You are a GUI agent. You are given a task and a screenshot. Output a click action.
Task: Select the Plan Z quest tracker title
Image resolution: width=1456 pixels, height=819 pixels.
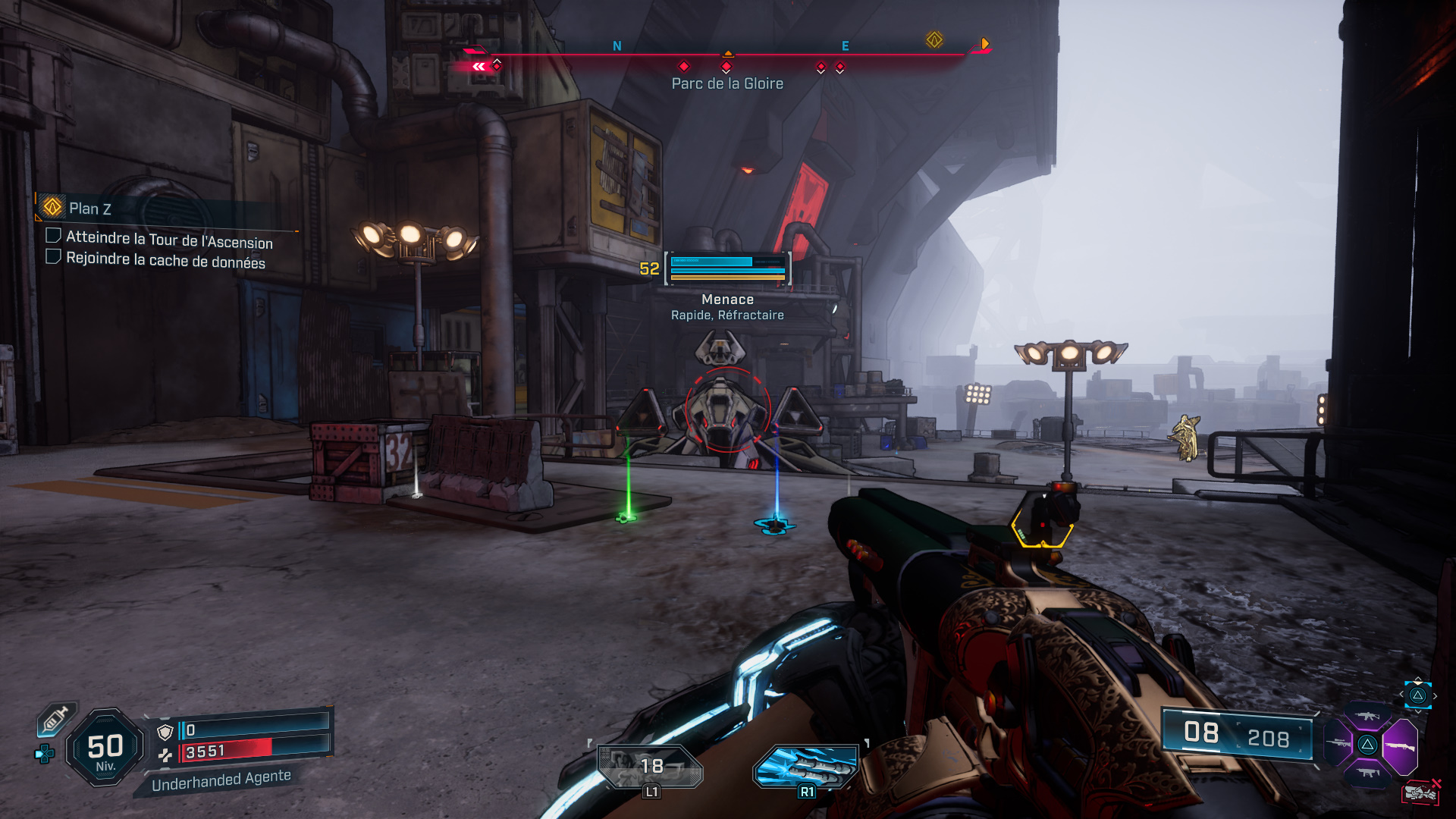point(89,209)
